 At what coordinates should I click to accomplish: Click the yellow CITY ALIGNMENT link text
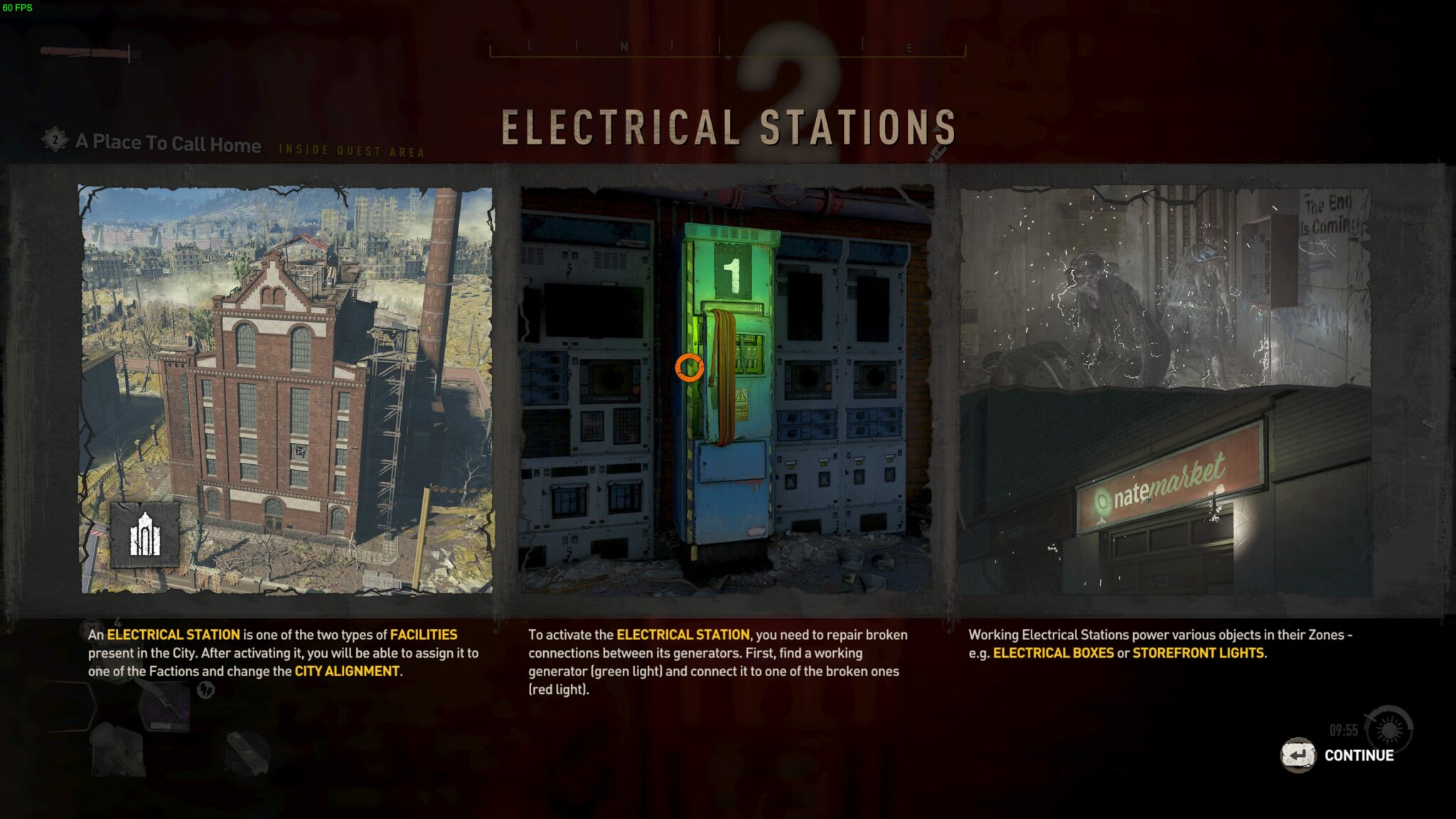[x=347, y=670]
